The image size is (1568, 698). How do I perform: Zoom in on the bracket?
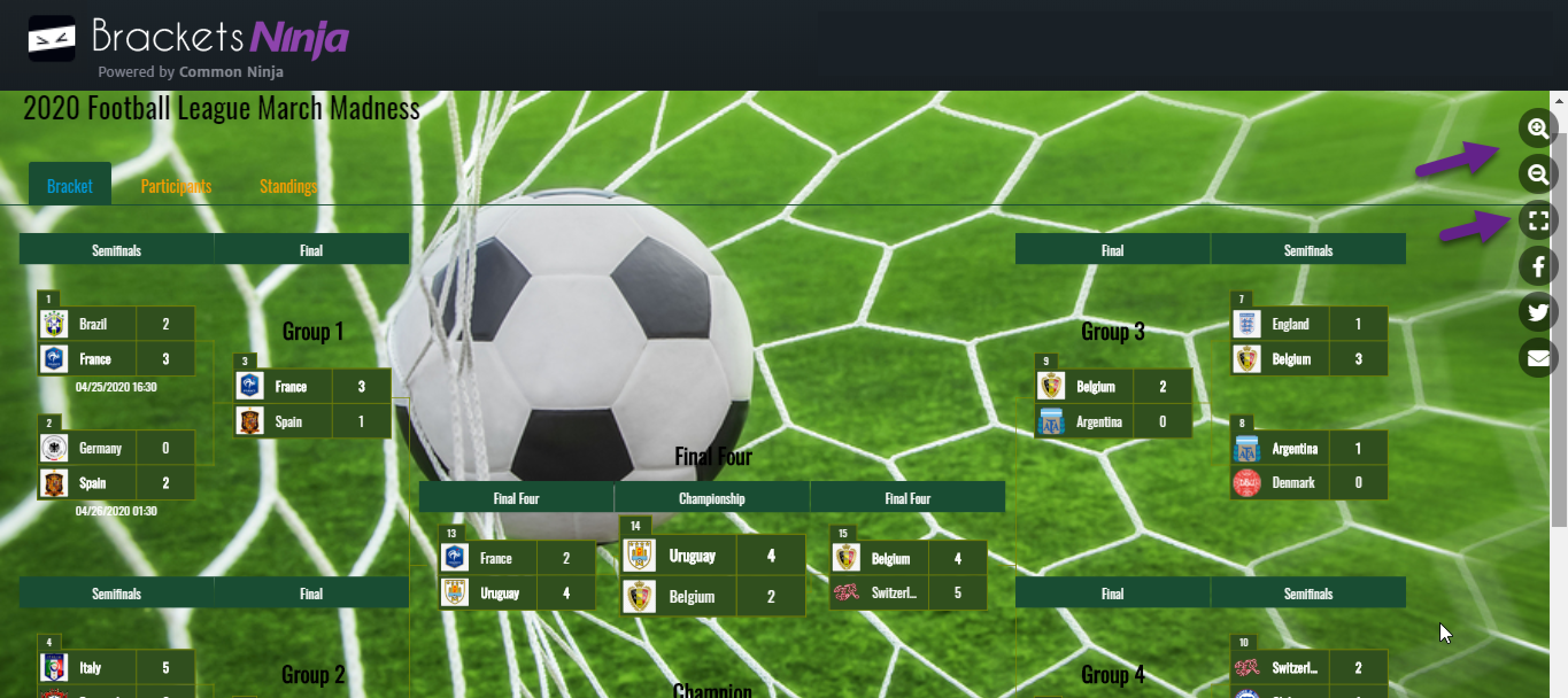tap(1537, 129)
